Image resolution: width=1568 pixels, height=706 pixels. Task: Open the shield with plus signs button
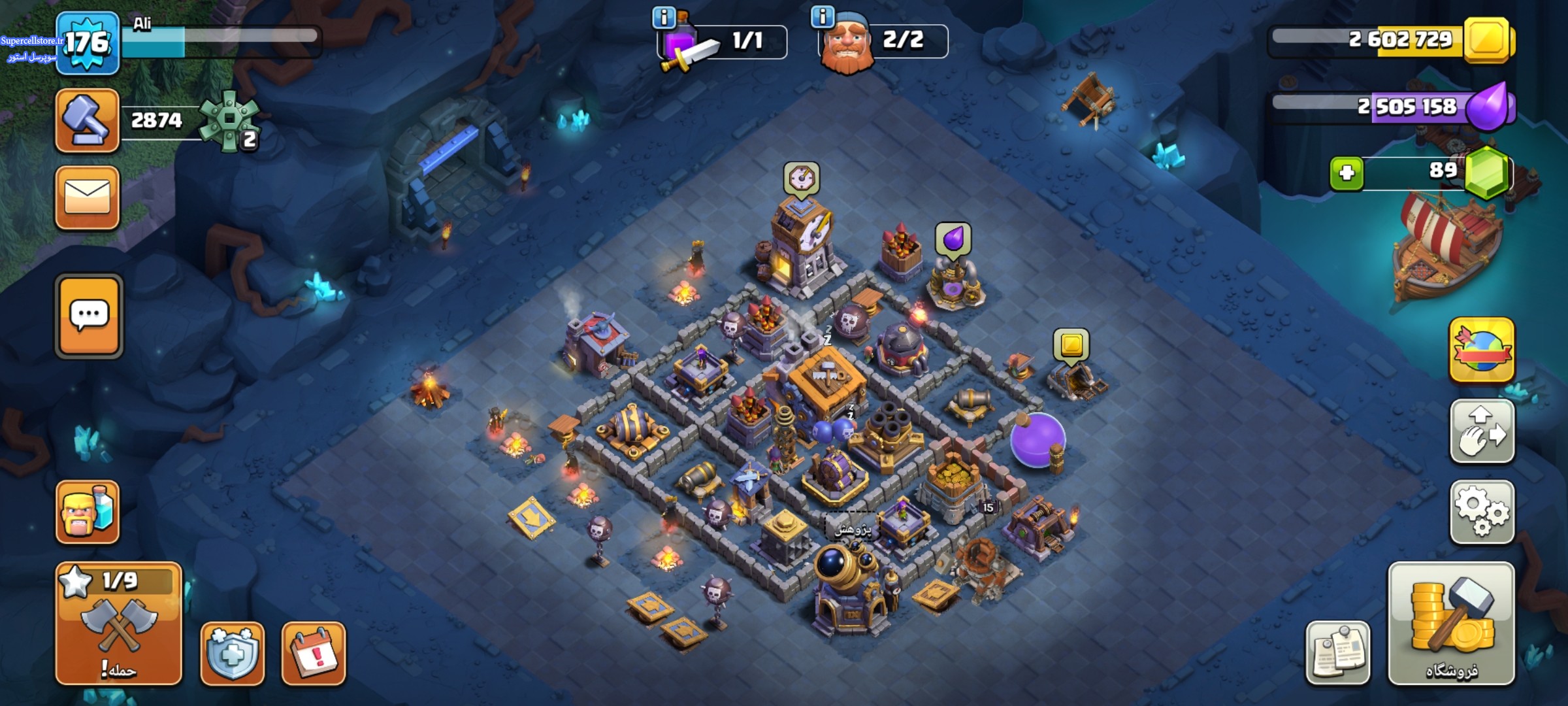coord(233,653)
